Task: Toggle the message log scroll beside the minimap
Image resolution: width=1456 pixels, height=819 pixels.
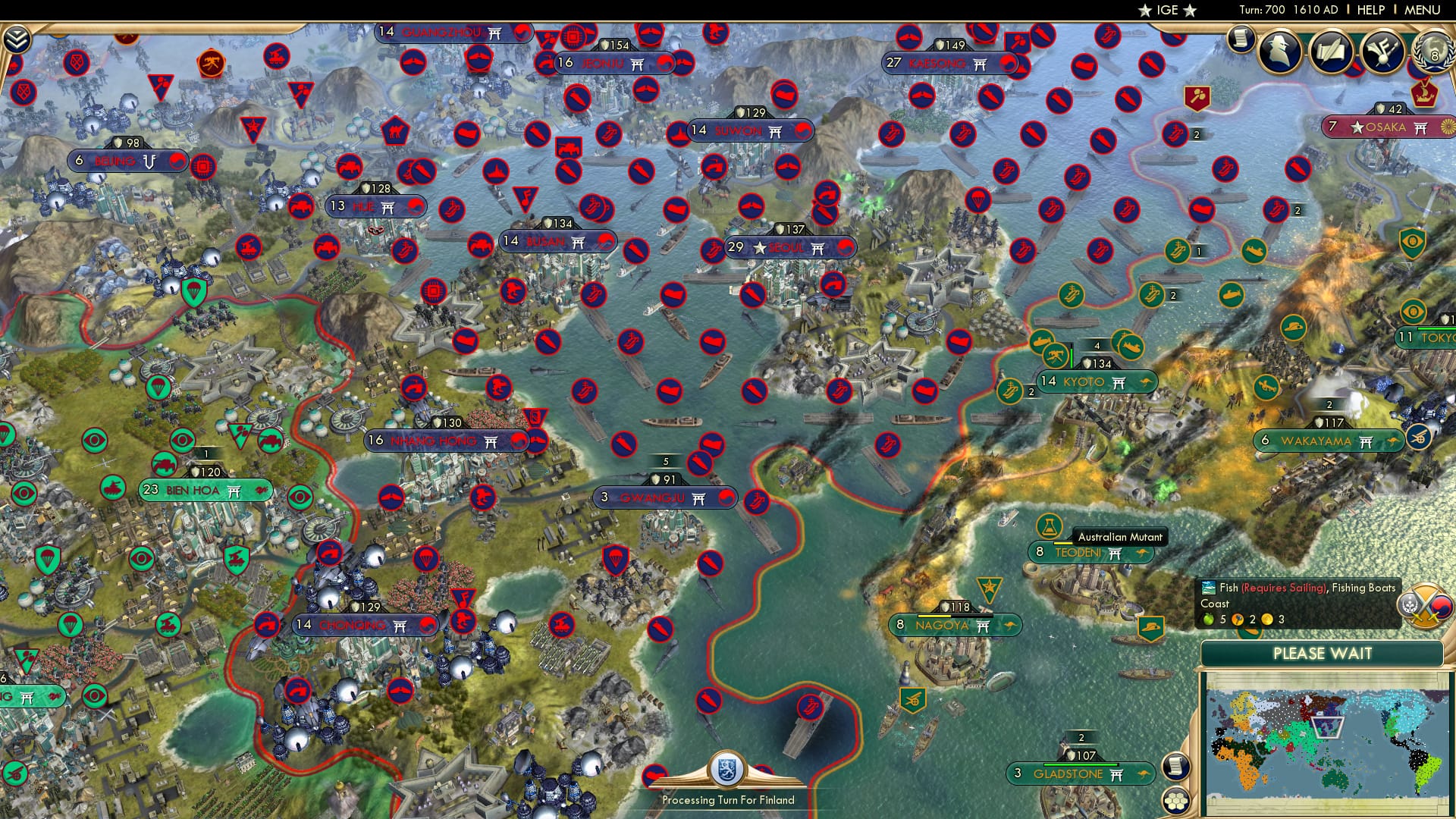Action: pyautogui.click(x=1176, y=765)
